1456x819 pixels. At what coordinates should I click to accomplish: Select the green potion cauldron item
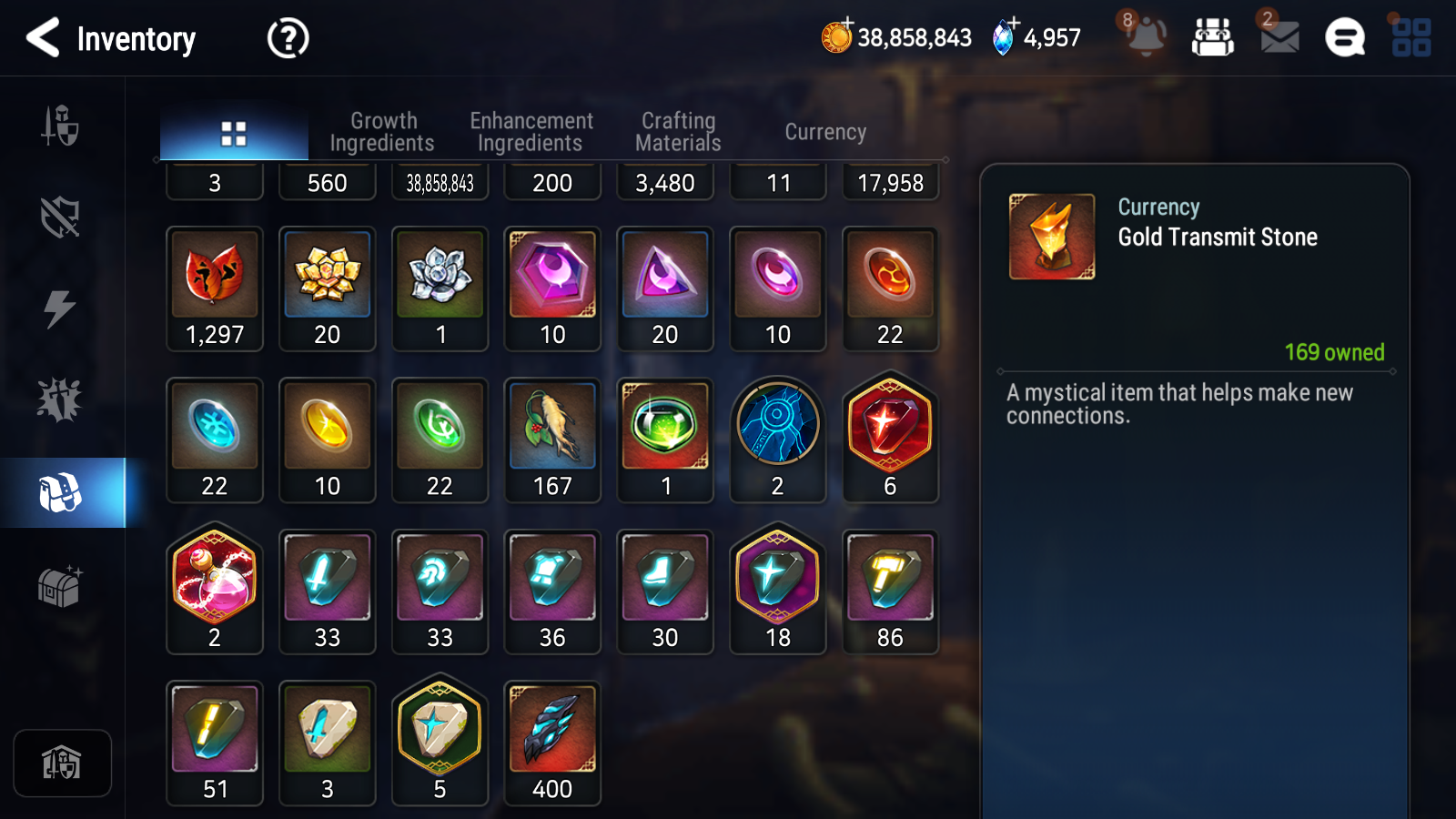pos(665,440)
